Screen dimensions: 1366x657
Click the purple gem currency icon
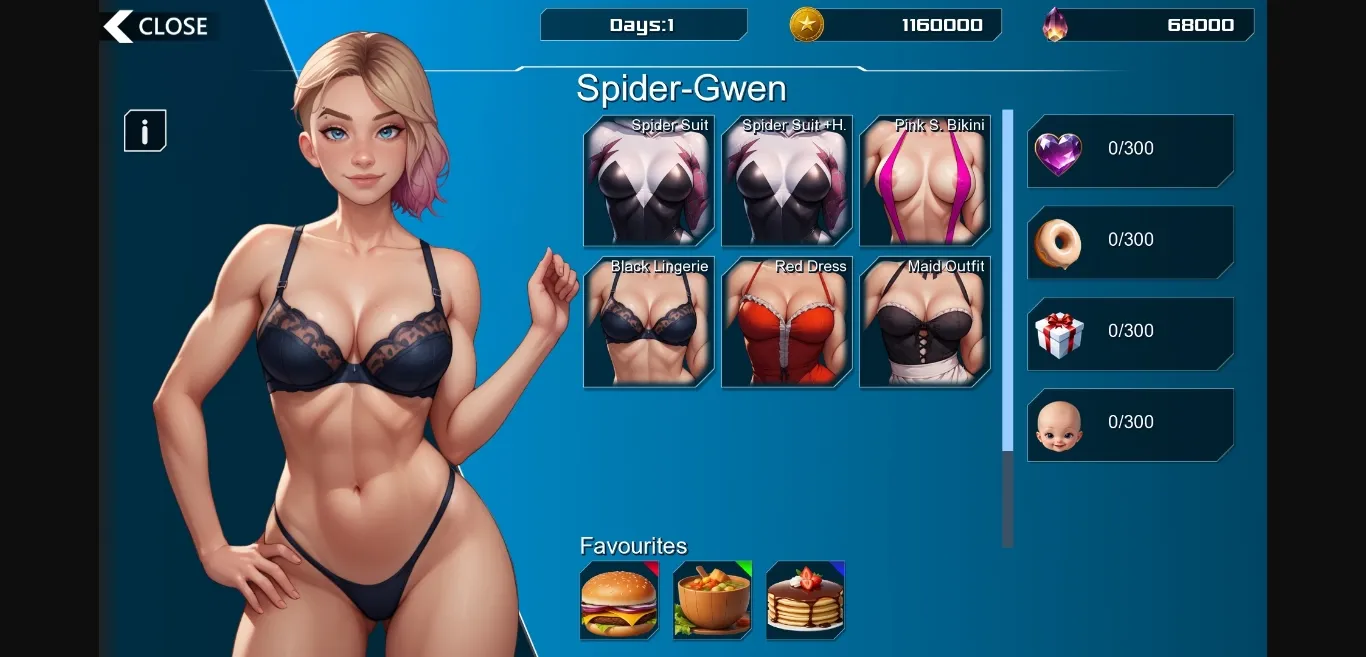pyautogui.click(x=1055, y=25)
